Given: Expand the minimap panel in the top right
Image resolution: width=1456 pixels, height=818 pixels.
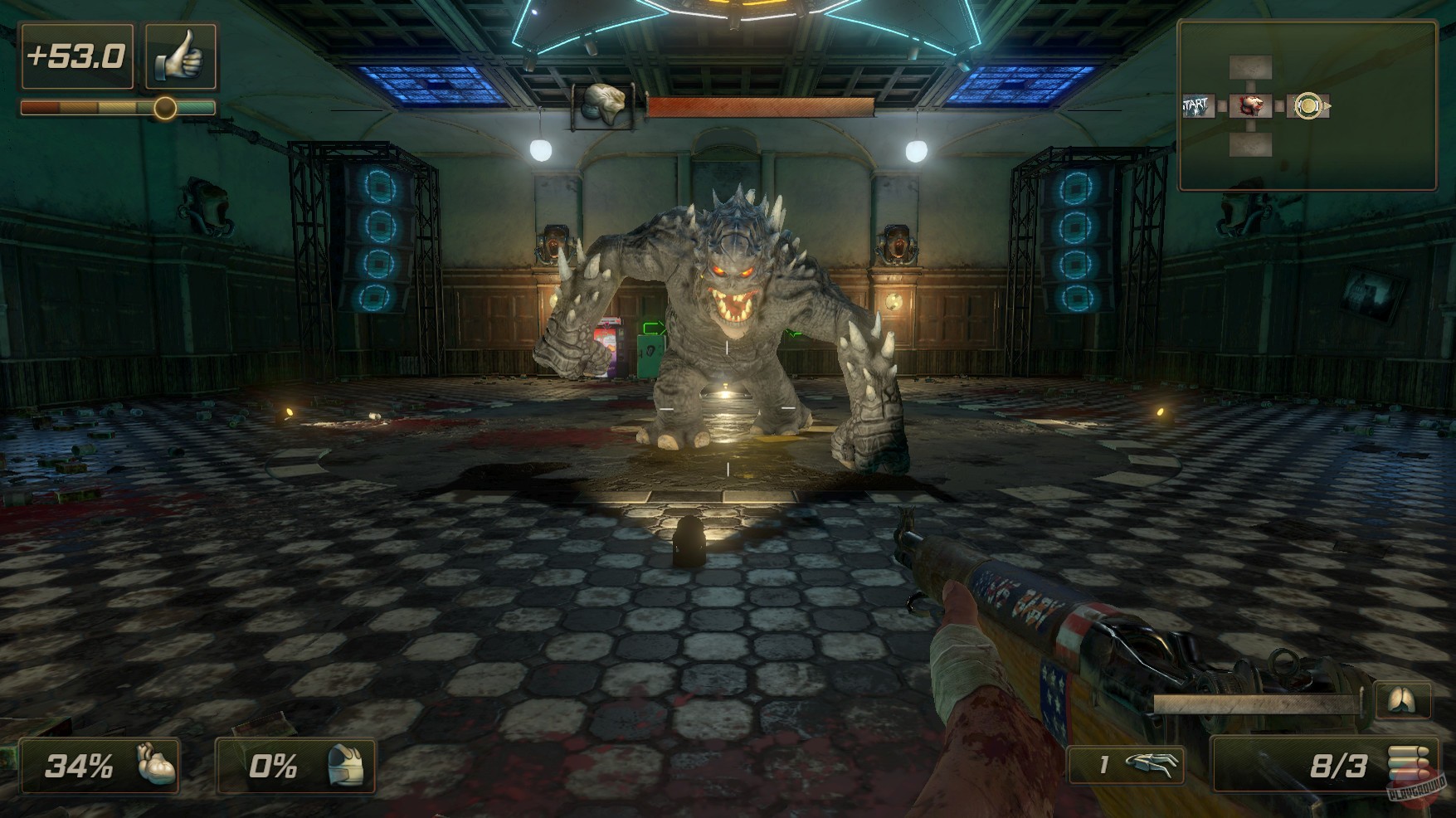Looking at the screenshot, I should tap(1311, 104).
